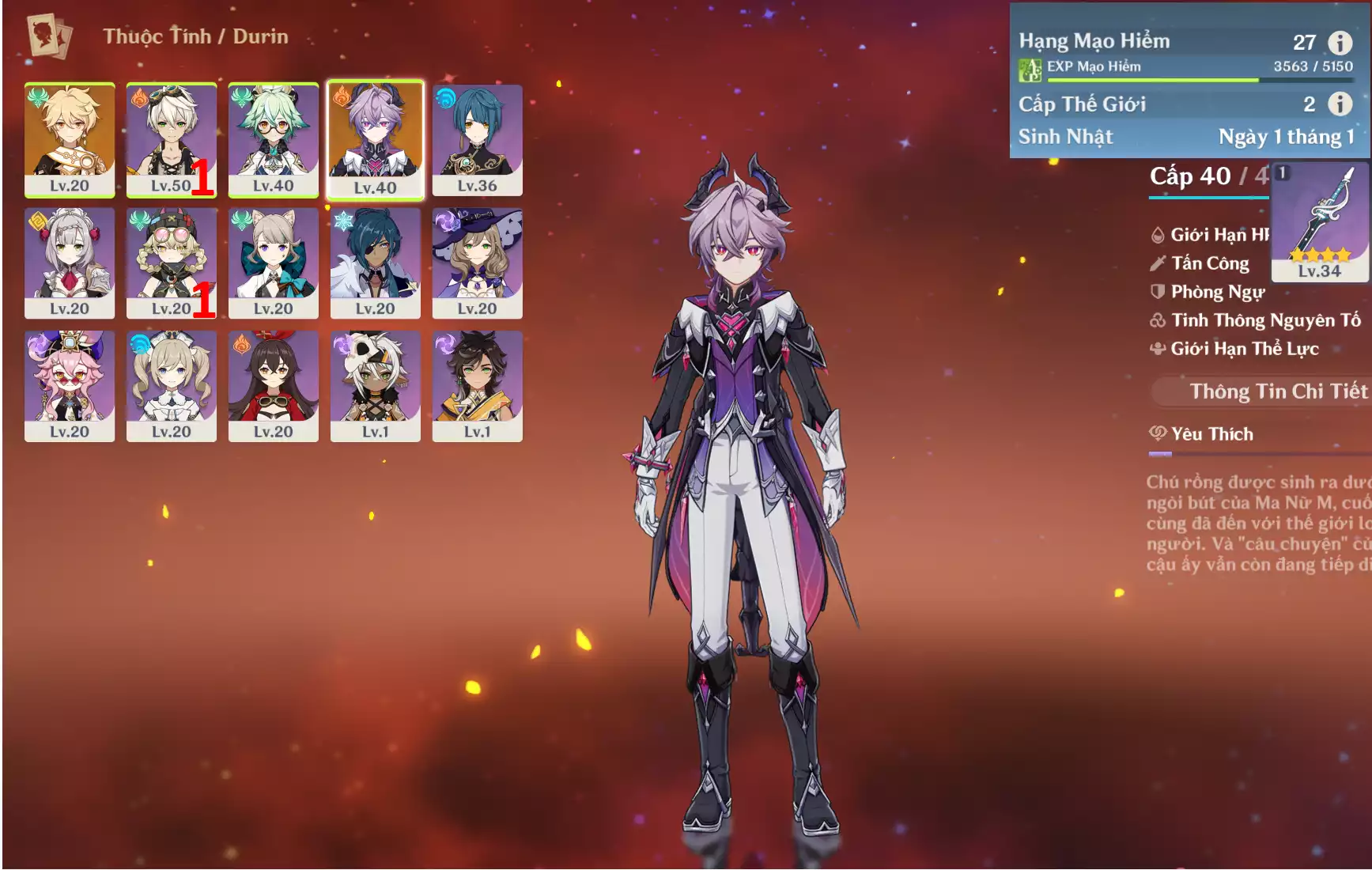
Task: Choose Kaeya's eyepatch portrait
Action: [x=375, y=263]
